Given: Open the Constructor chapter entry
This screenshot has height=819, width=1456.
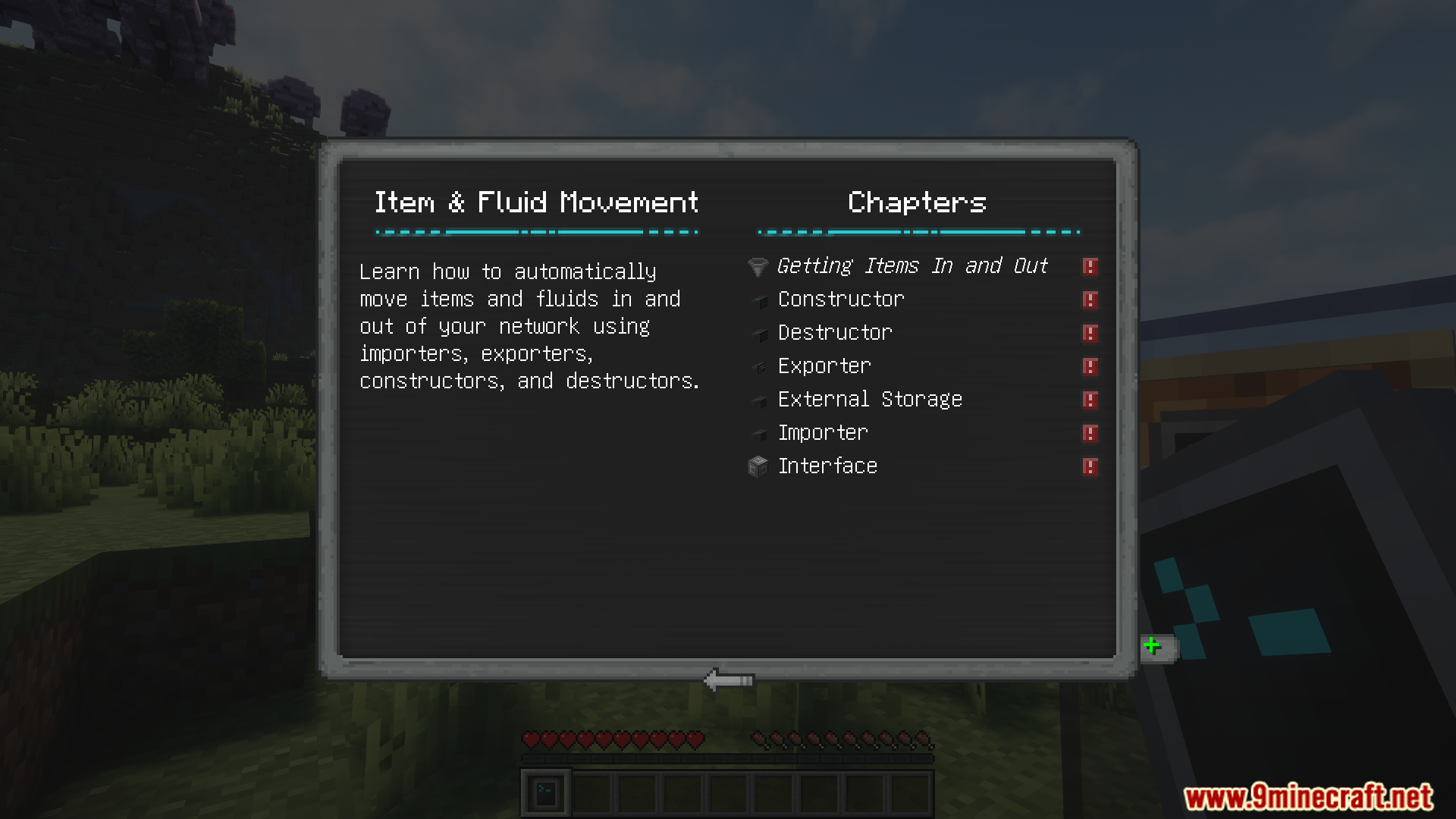Looking at the screenshot, I should [x=841, y=300].
